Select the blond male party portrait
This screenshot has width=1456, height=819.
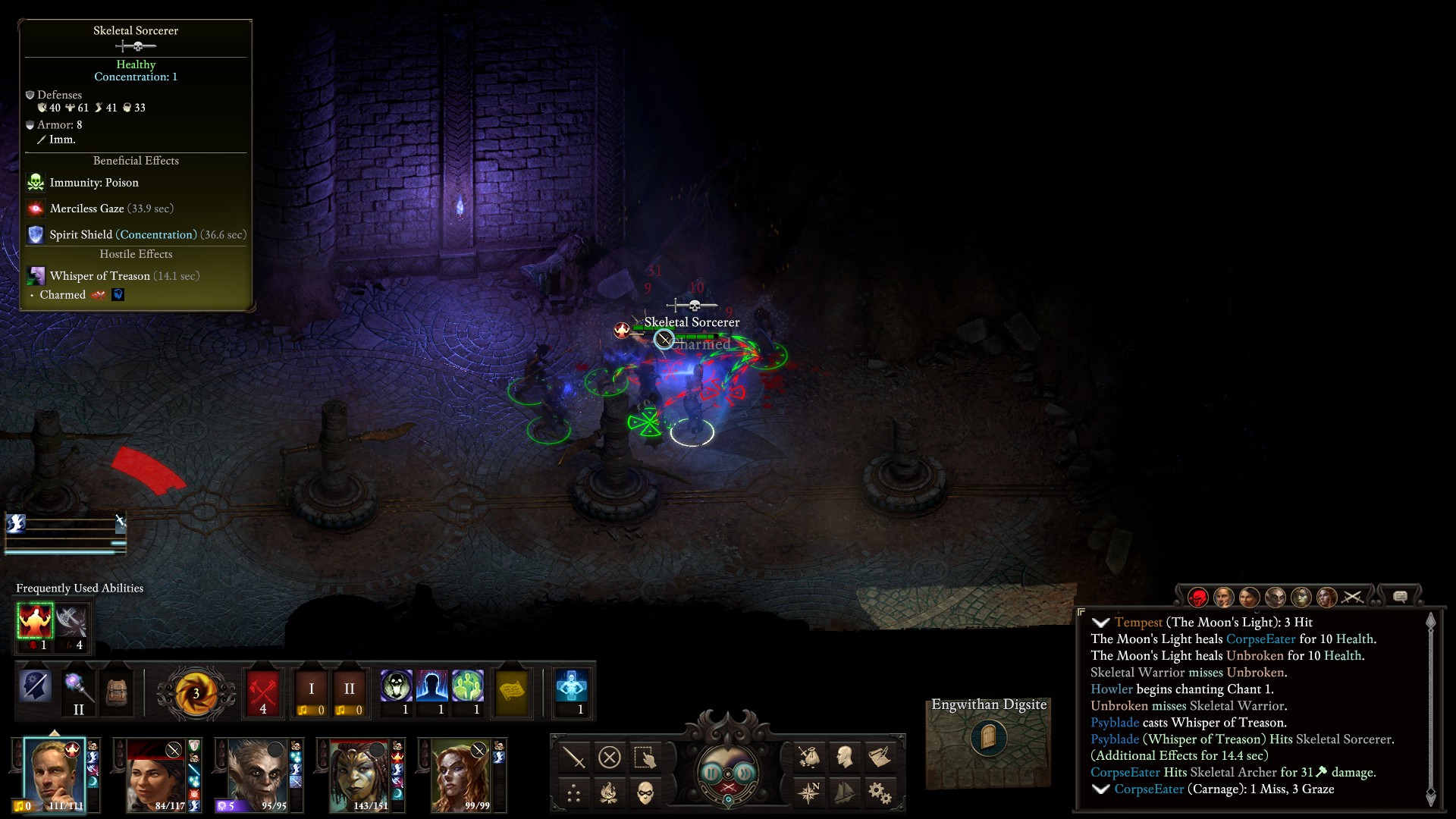[54, 773]
